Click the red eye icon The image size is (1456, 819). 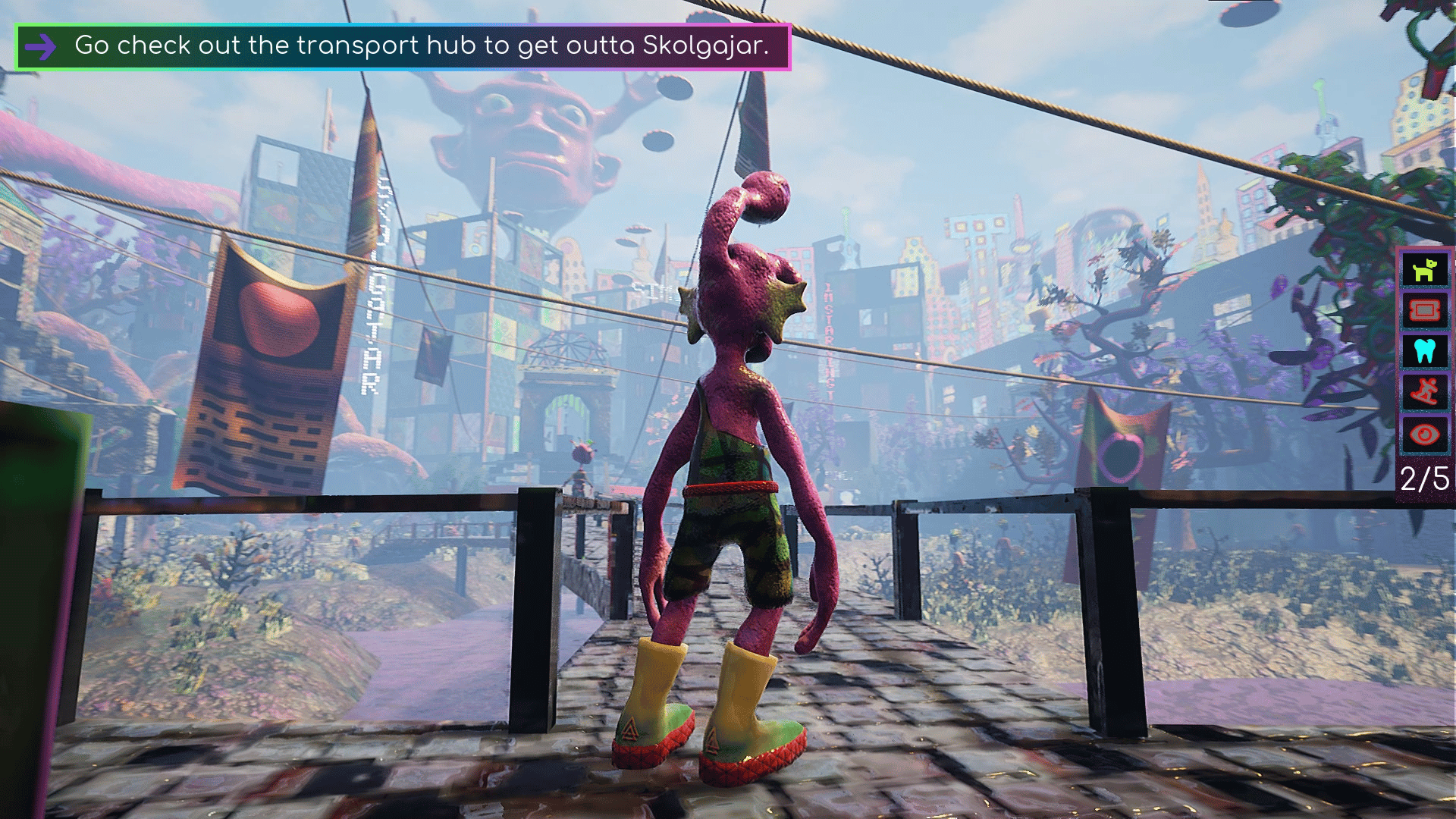click(1424, 435)
